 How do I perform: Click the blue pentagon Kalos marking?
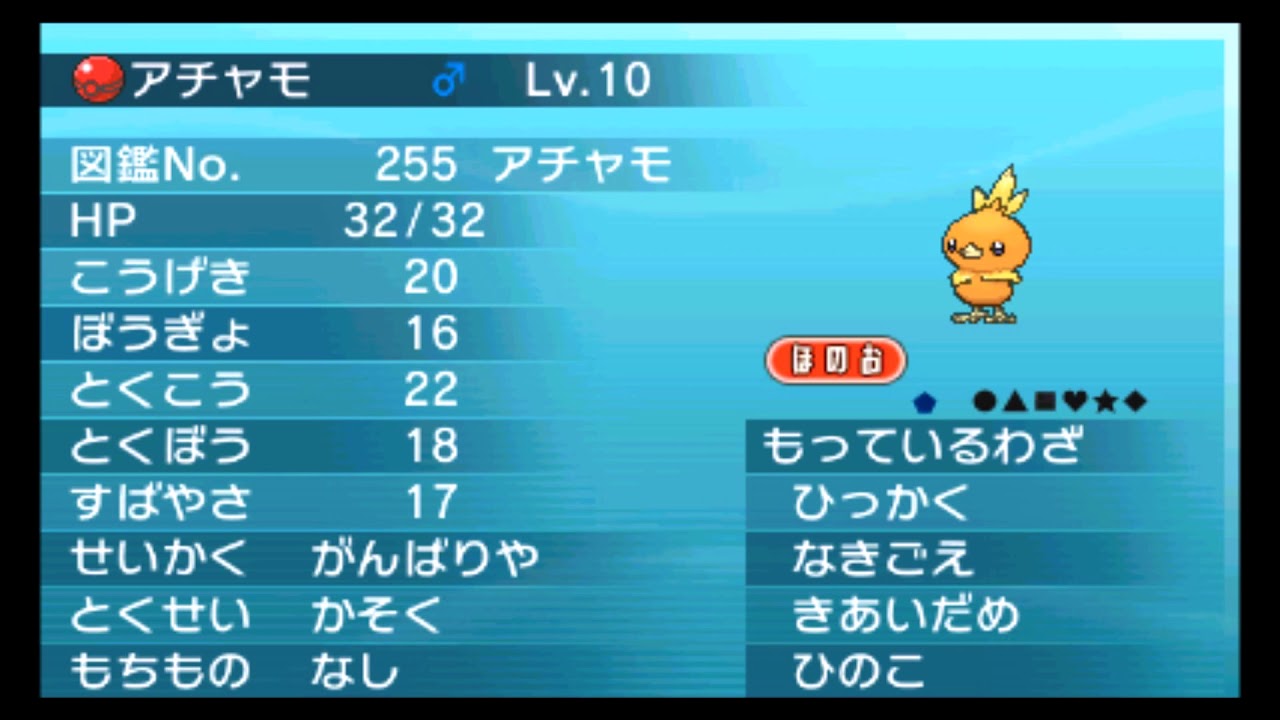pos(924,401)
